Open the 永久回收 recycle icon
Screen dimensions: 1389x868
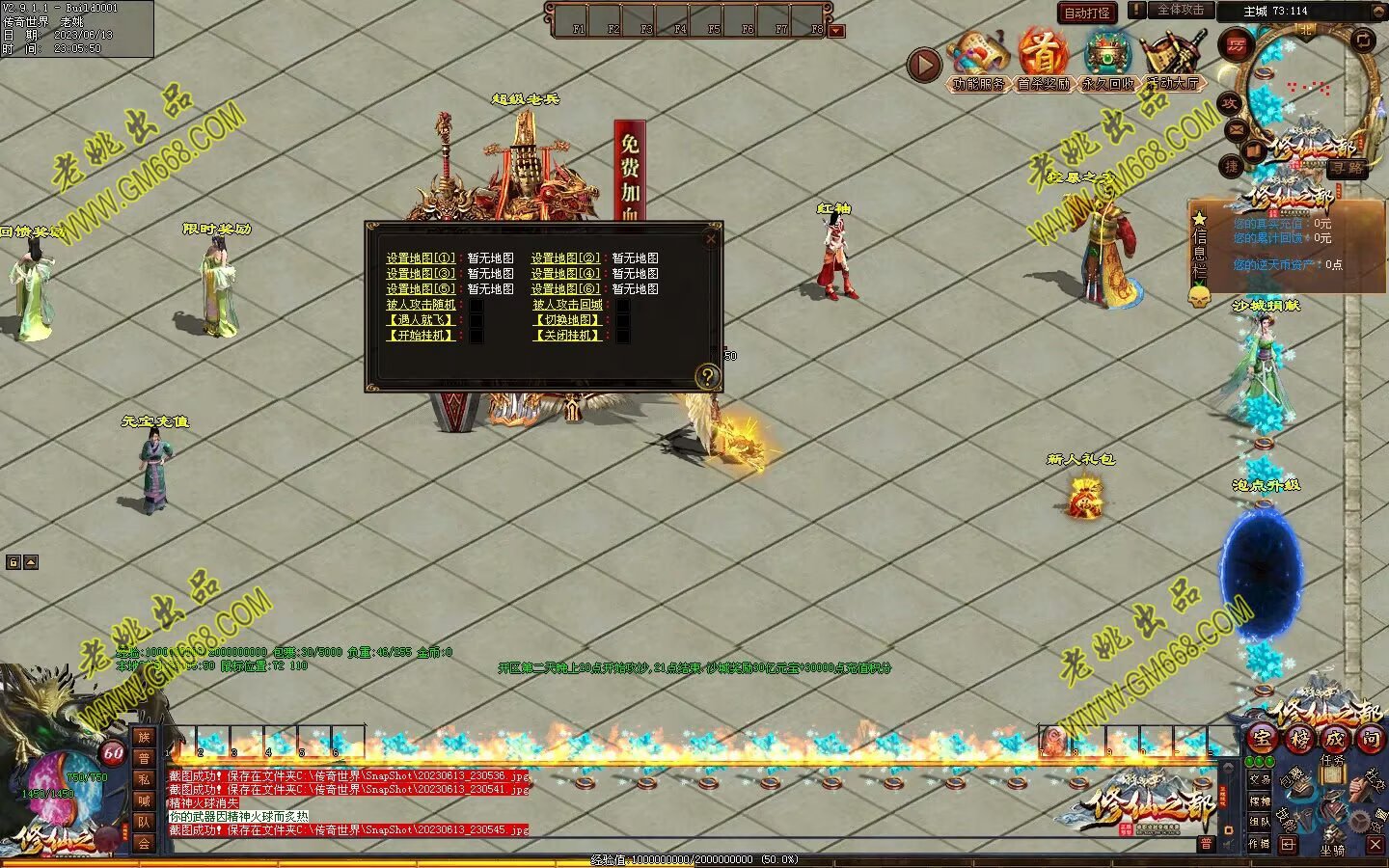pyautogui.click(x=1108, y=60)
